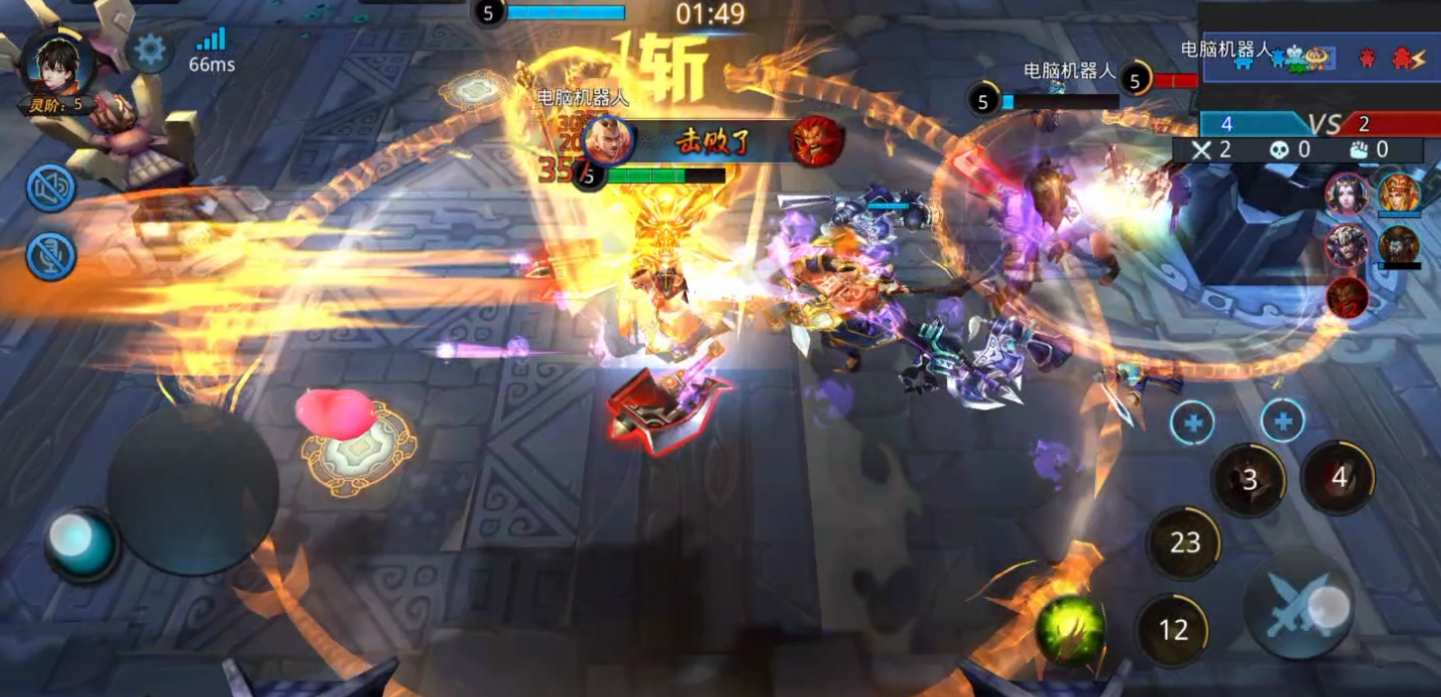Activate the skill showing cooldown 23
1441x697 pixels.
(1185, 543)
